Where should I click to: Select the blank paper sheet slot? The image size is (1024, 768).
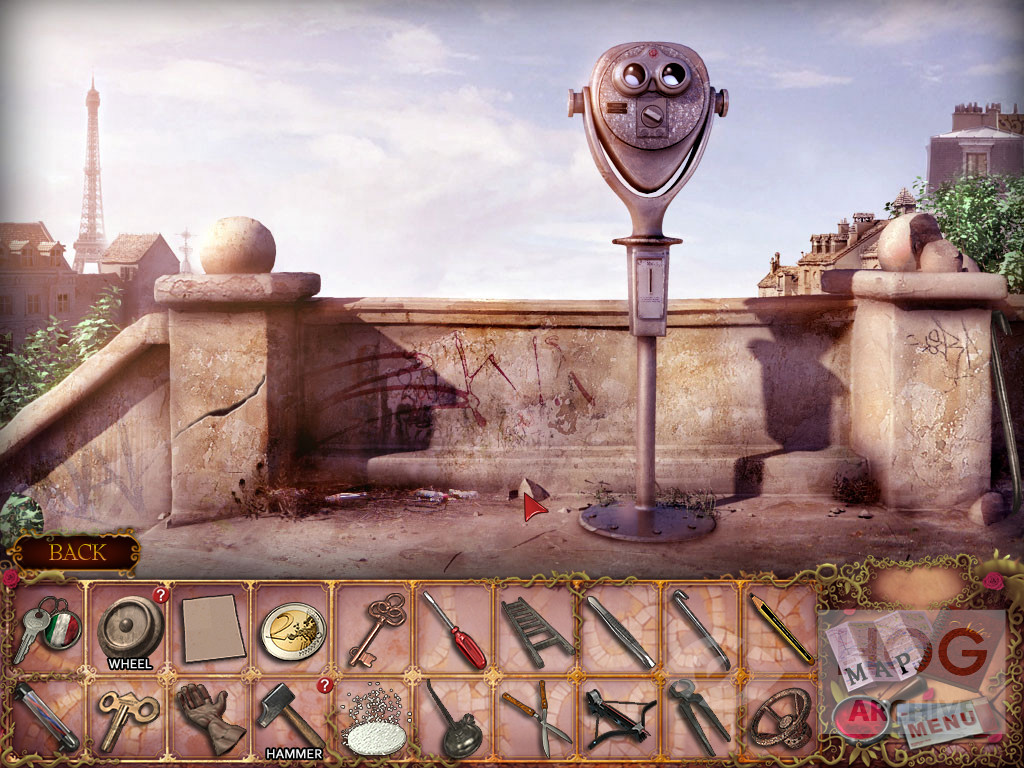coord(213,630)
